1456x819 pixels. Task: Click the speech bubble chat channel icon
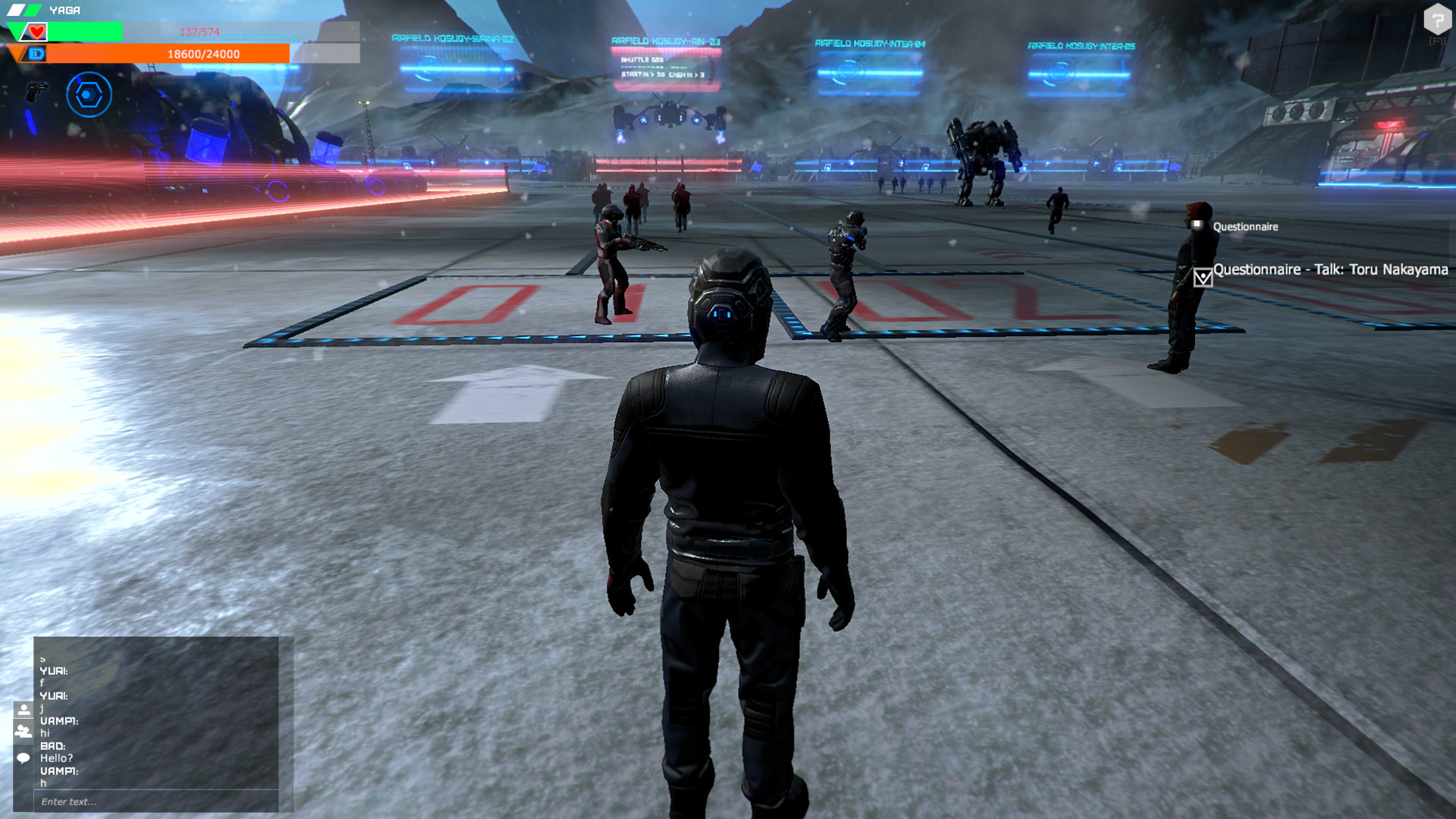click(x=23, y=758)
